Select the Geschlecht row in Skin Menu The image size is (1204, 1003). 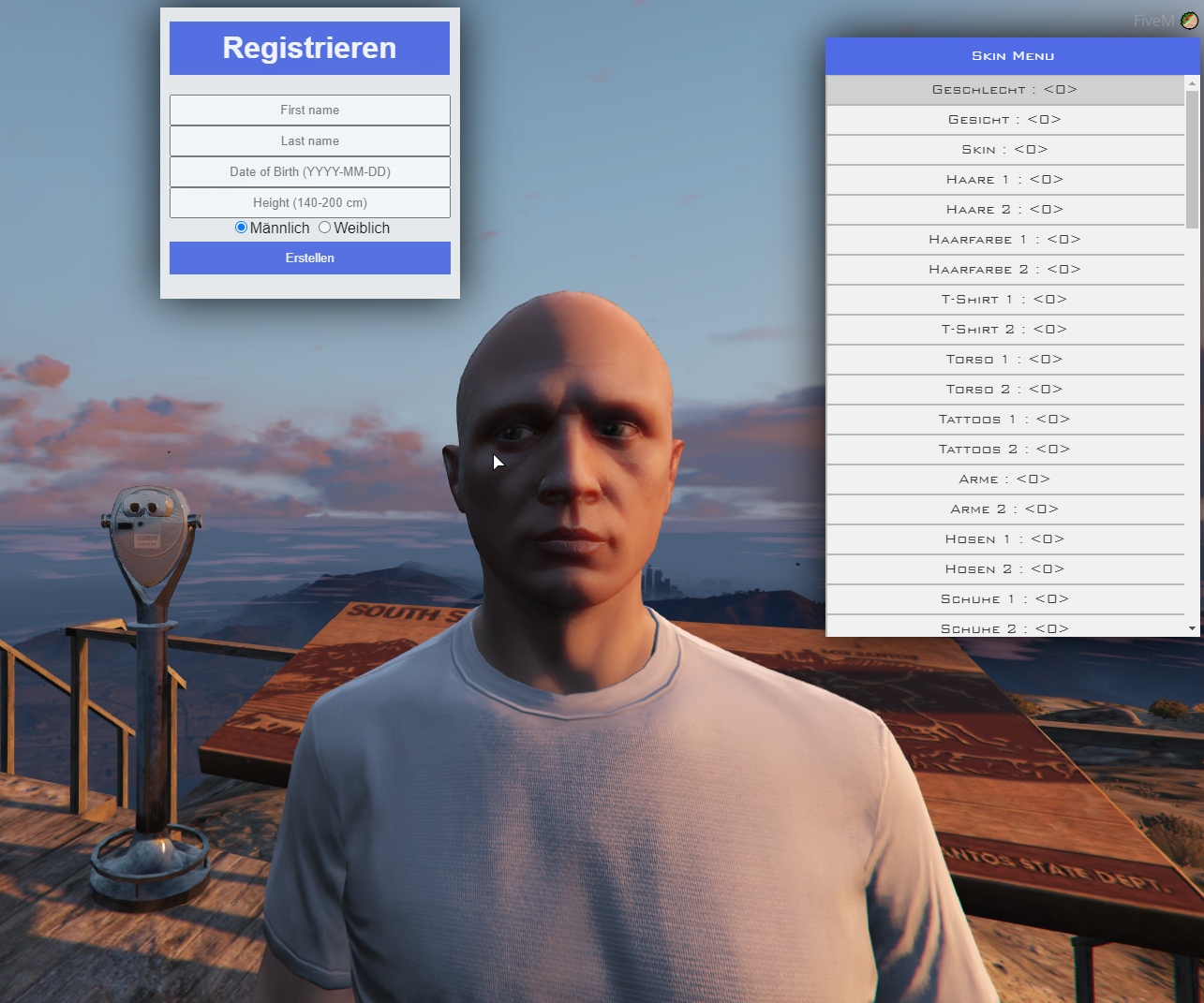(x=1004, y=90)
